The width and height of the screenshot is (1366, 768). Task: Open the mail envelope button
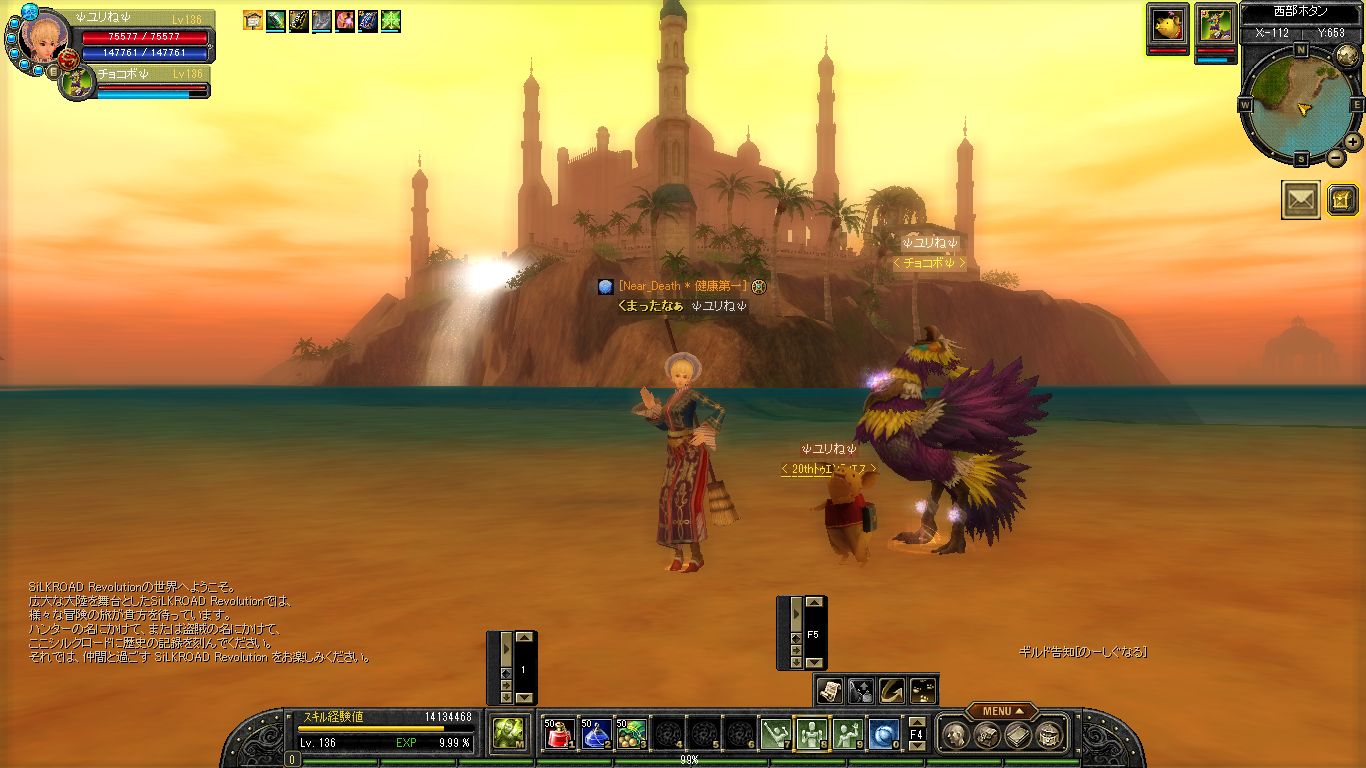(x=1300, y=200)
